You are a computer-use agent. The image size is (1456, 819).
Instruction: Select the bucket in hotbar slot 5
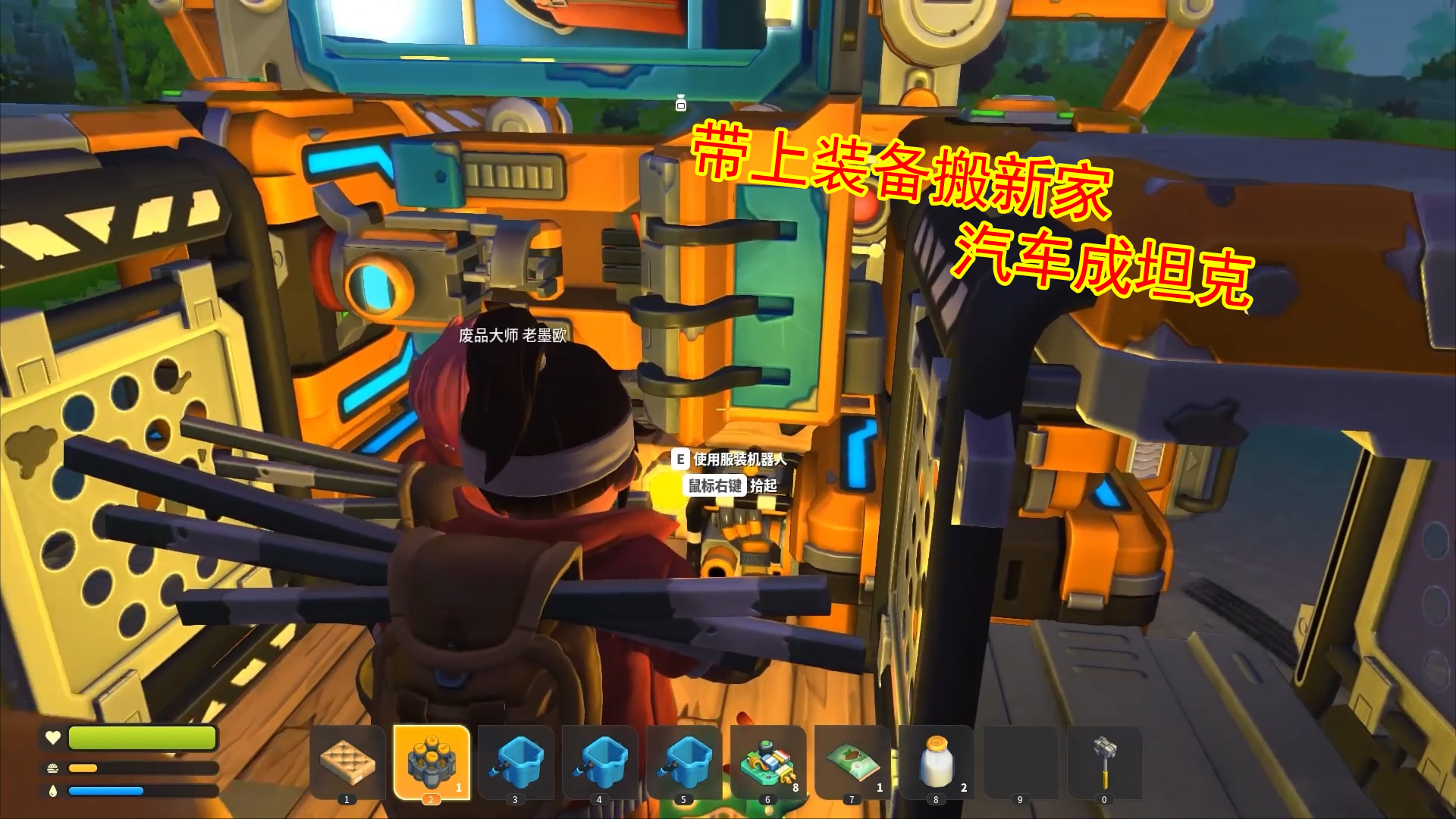tap(683, 762)
